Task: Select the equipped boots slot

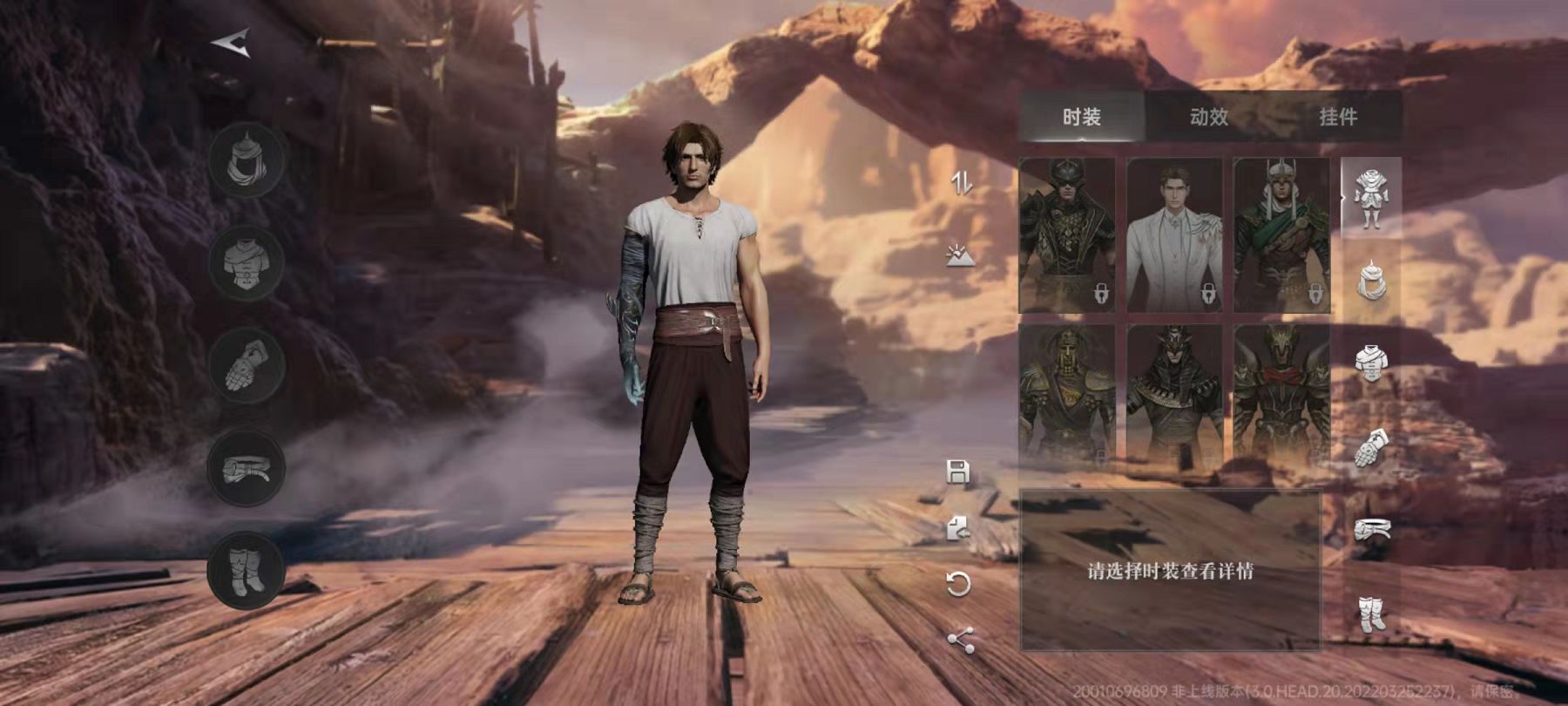Action: 247,570
